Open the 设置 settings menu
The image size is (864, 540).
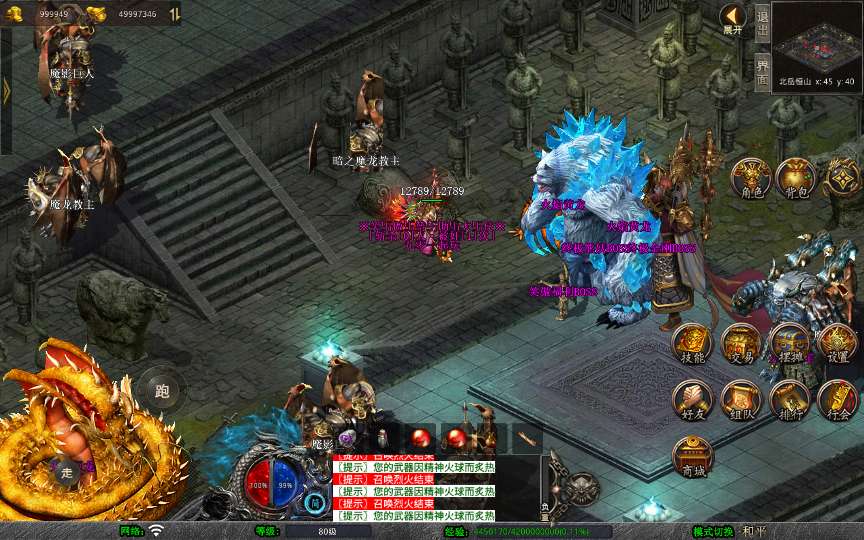click(x=838, y=343)
